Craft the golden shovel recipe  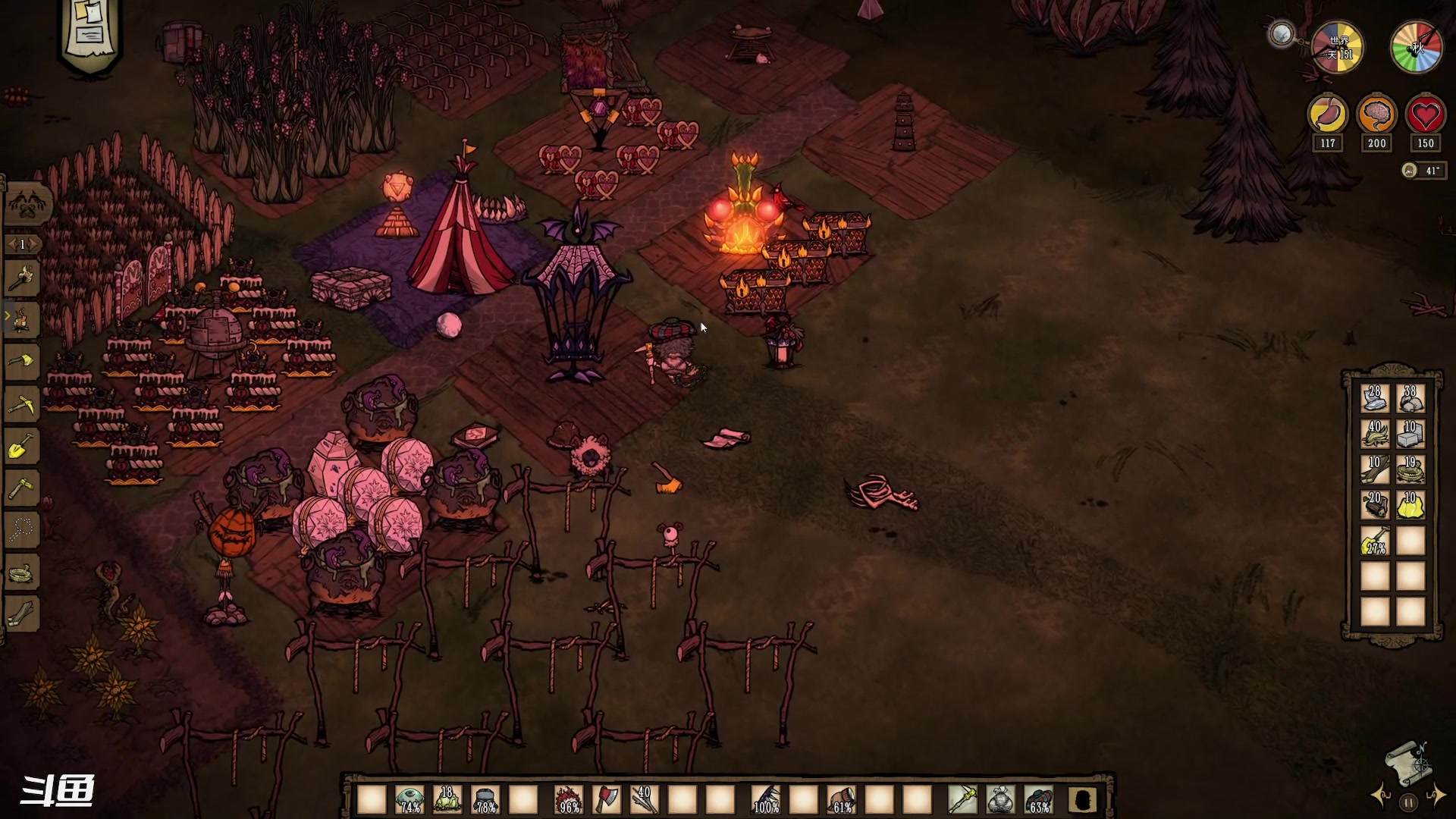click(x=23, y=447)
